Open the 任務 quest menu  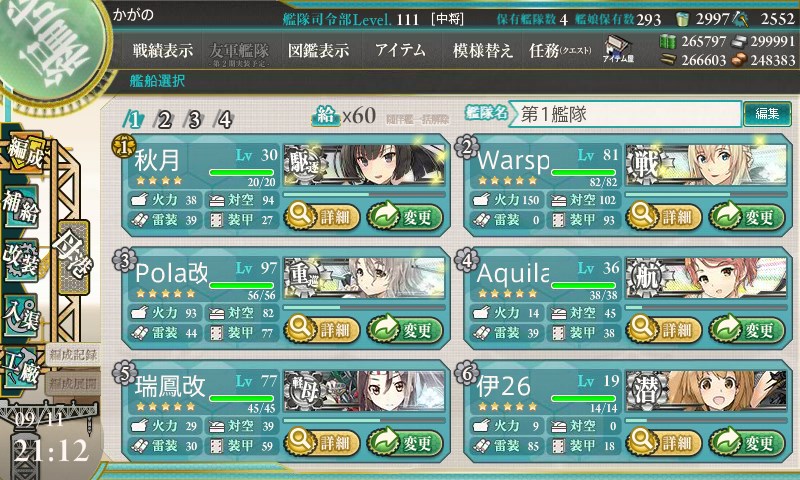tap(560, 50)
